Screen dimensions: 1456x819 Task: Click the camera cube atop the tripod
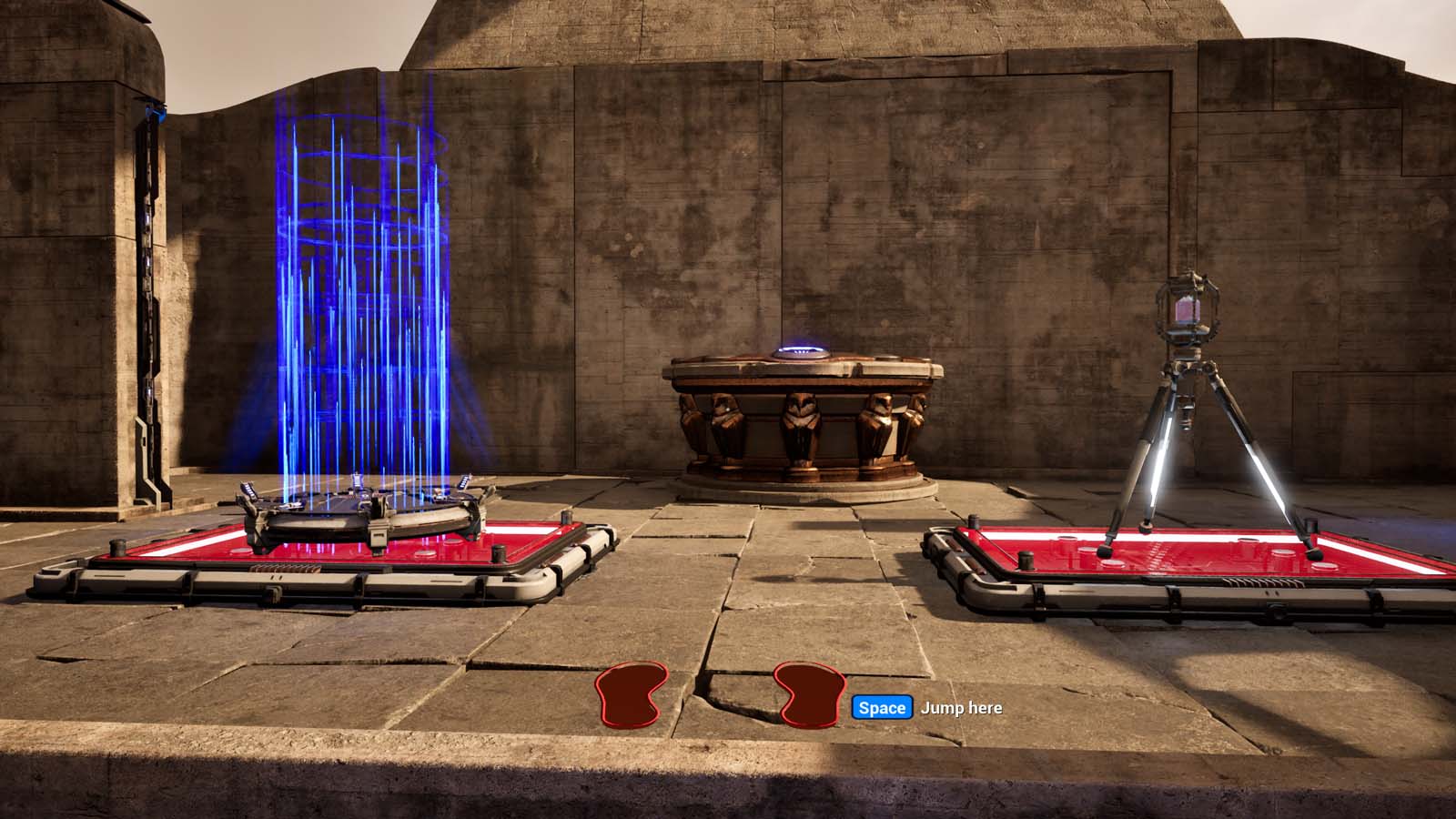click(1188, 309)
